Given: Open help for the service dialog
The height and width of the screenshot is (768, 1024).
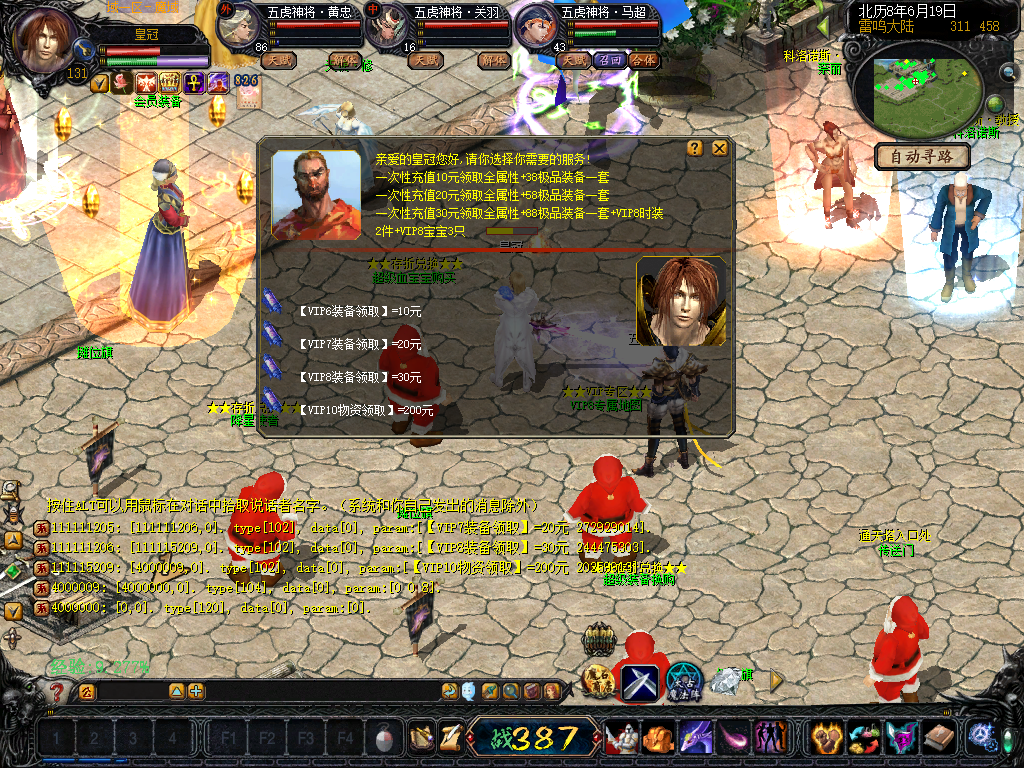Looking at the screenshot, I should (695, 148).
